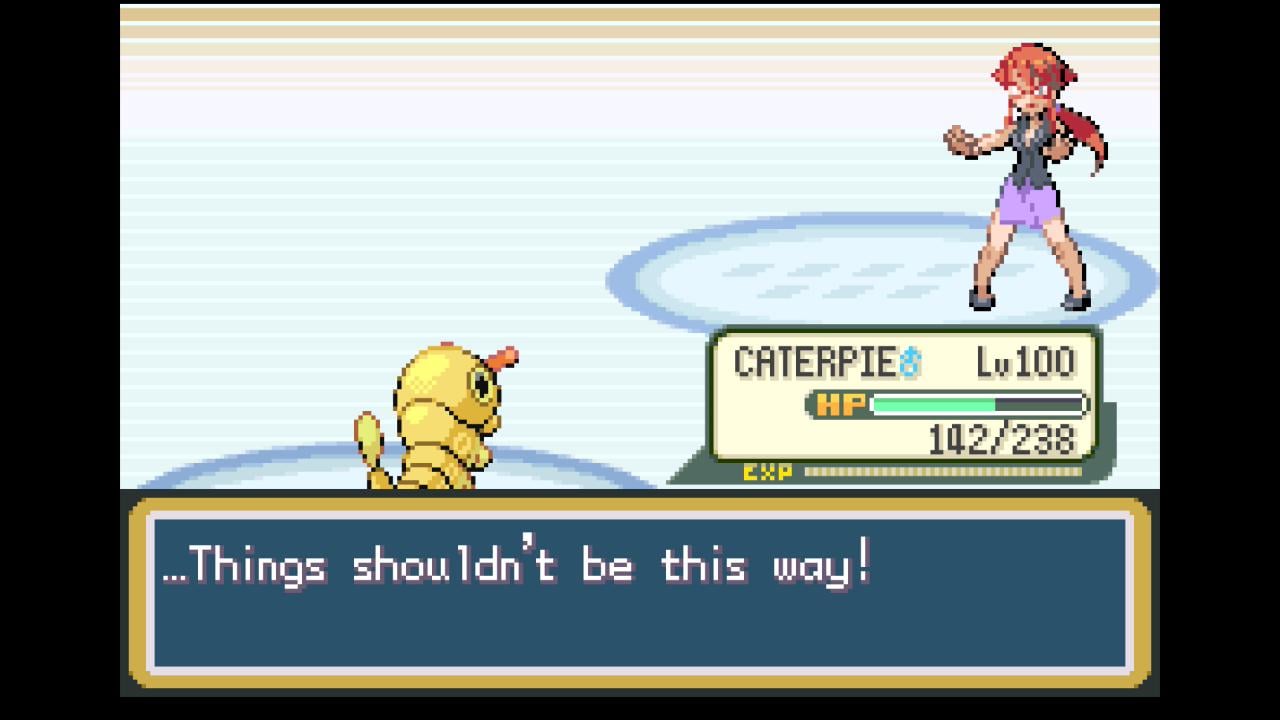Advance the "Things shouldn't be this way" dialogue box
Viewport: 1280px width, 720px height.
click(x=640, y=592)
